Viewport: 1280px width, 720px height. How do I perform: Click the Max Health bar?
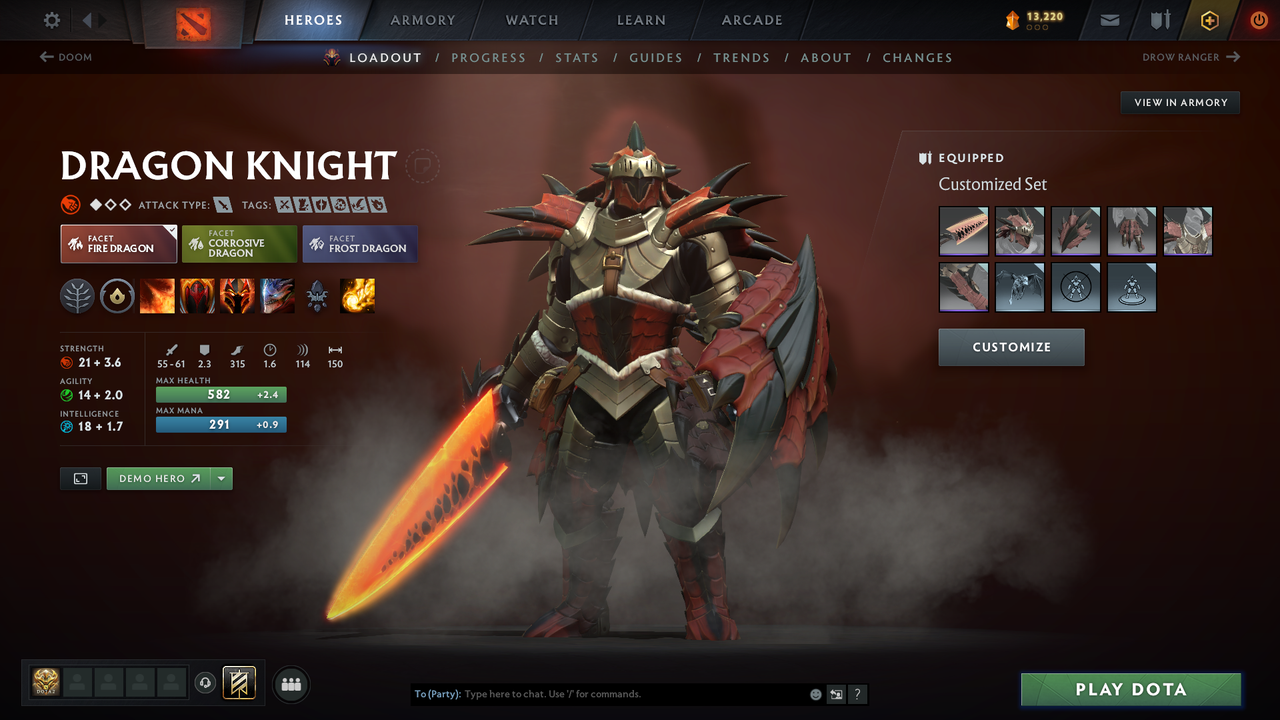point(221,394)
